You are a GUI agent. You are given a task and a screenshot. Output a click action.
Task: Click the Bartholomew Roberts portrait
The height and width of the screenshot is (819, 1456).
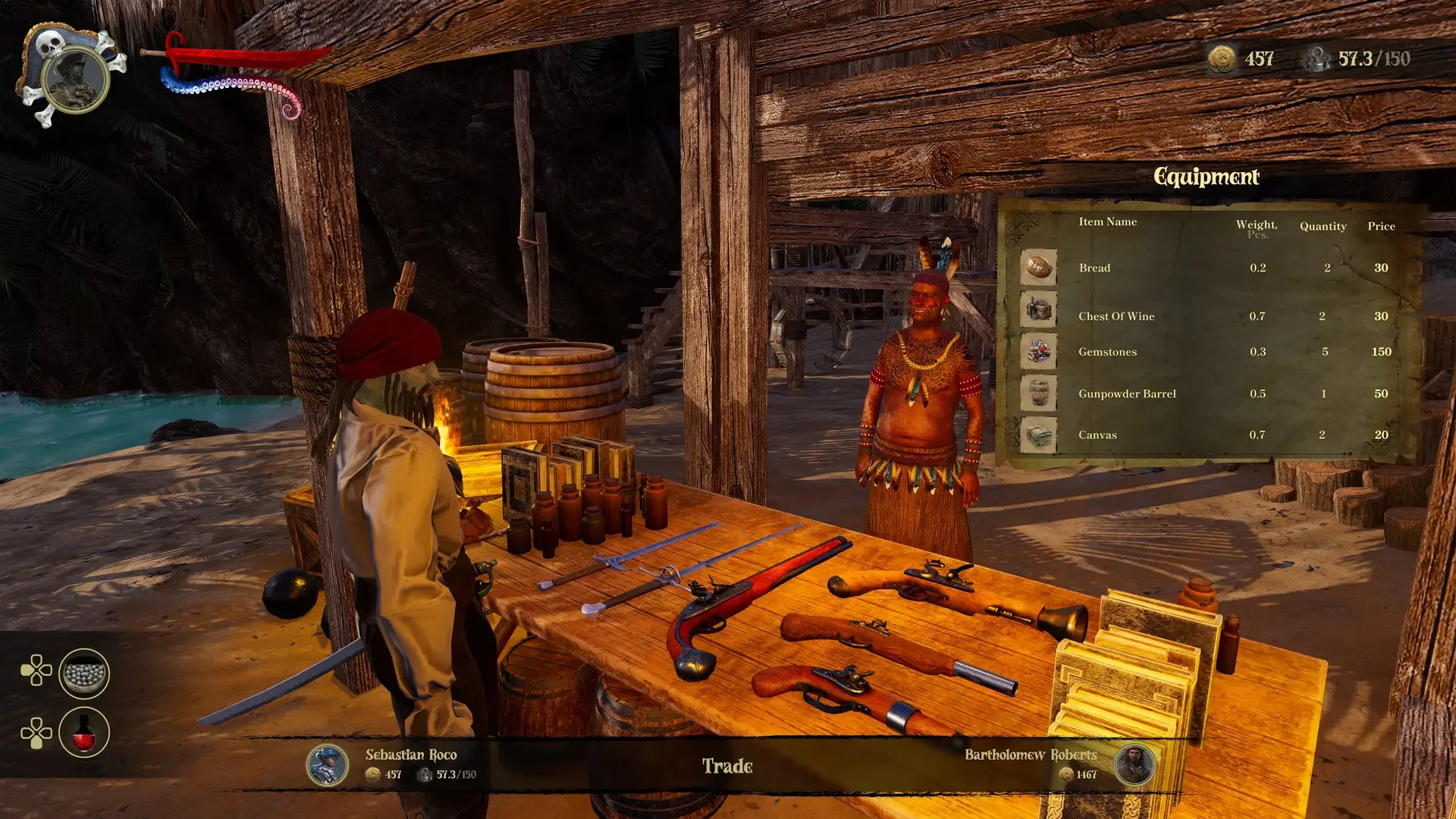tap(1134, 764)
